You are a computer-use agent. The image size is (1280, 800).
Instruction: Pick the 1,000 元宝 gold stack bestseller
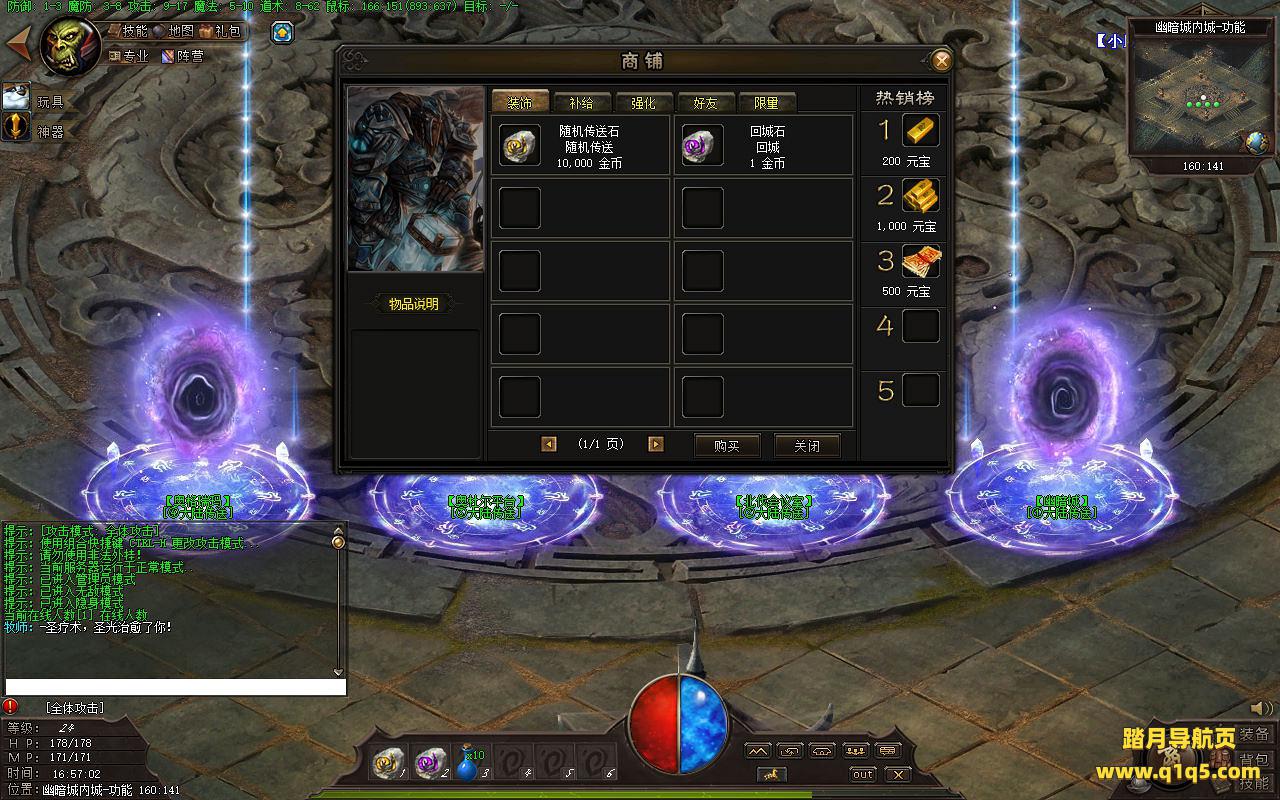click(x=920, y=196)
